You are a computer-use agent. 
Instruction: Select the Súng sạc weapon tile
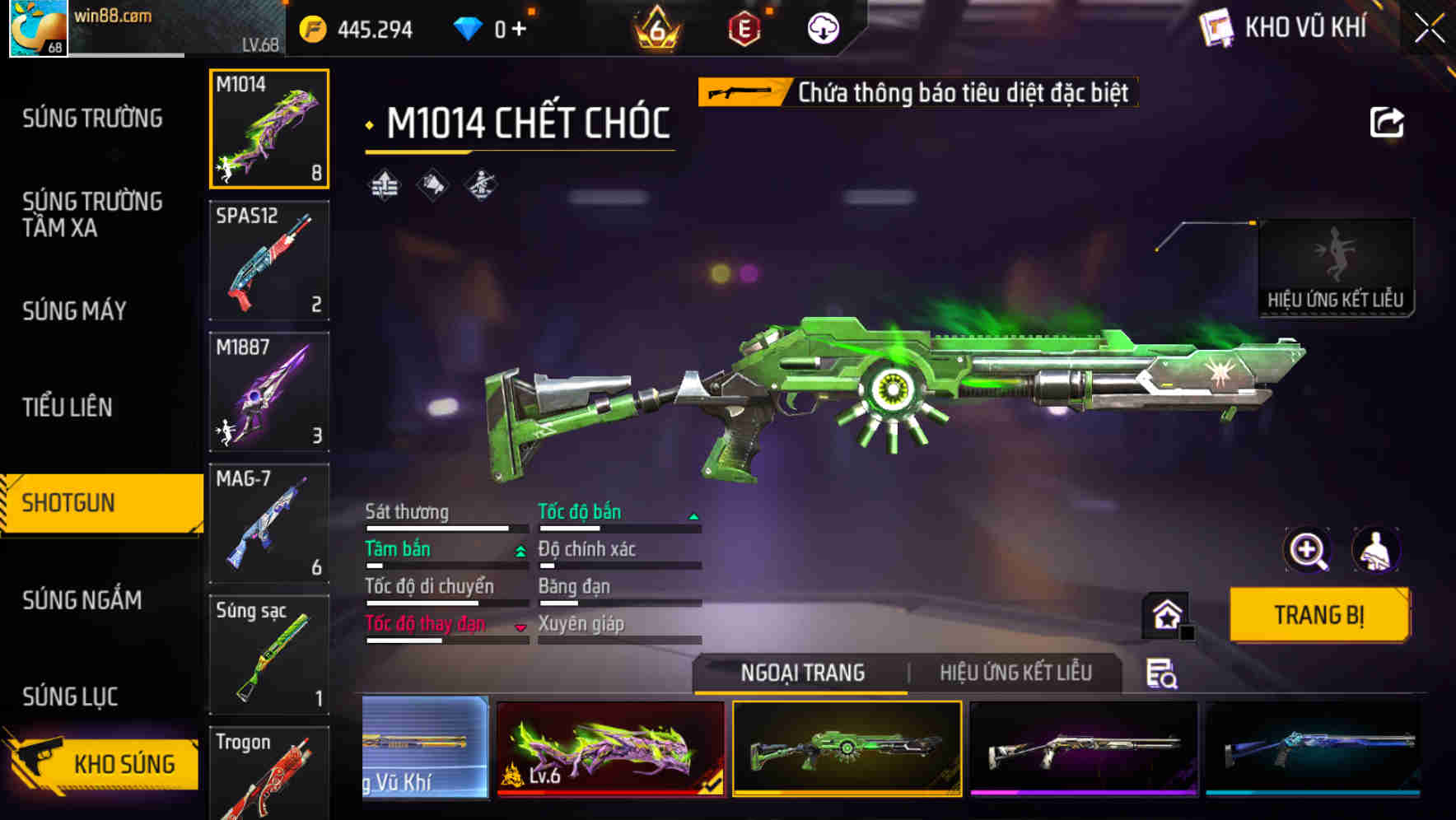(269, 655)
